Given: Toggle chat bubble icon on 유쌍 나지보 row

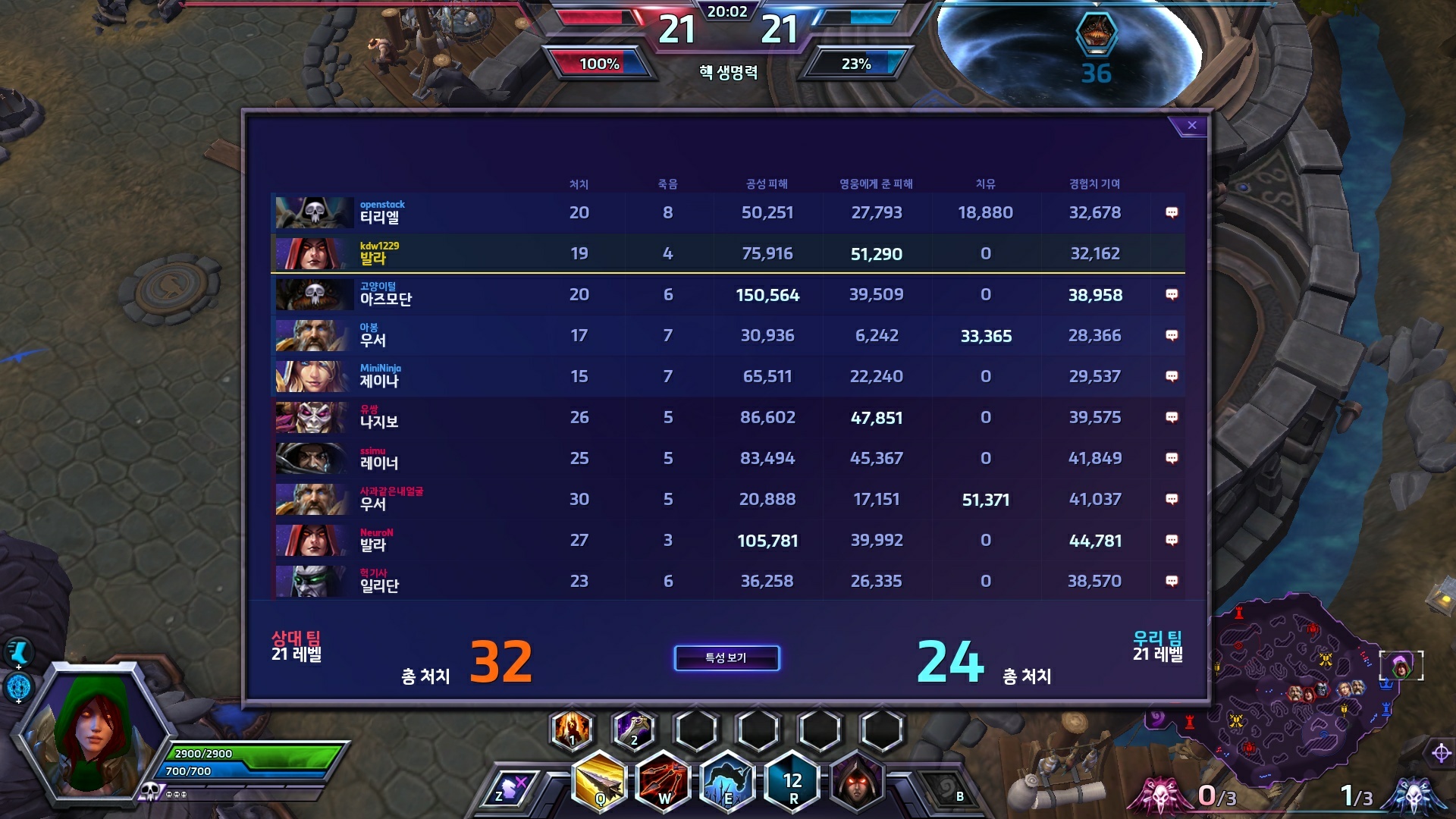Looking at the screenshot, I should [1172, 418].
